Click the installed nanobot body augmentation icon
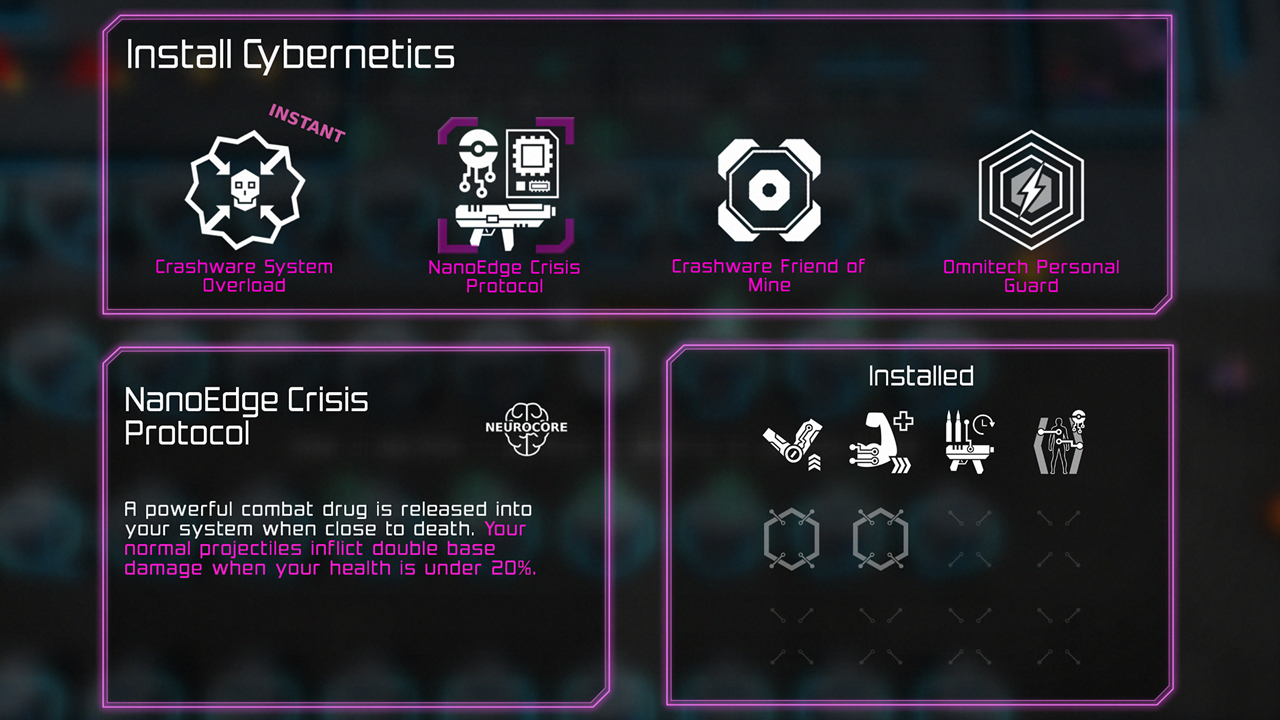 pos(1059,440)
